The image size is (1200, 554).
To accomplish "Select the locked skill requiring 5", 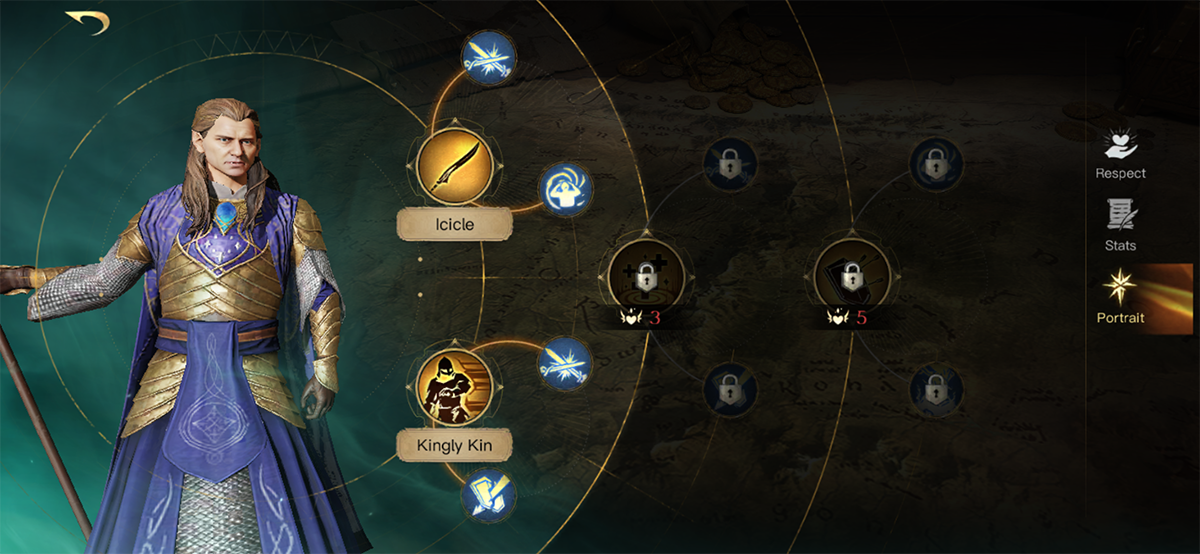I will pyautogui.click(x=851, y=275).
